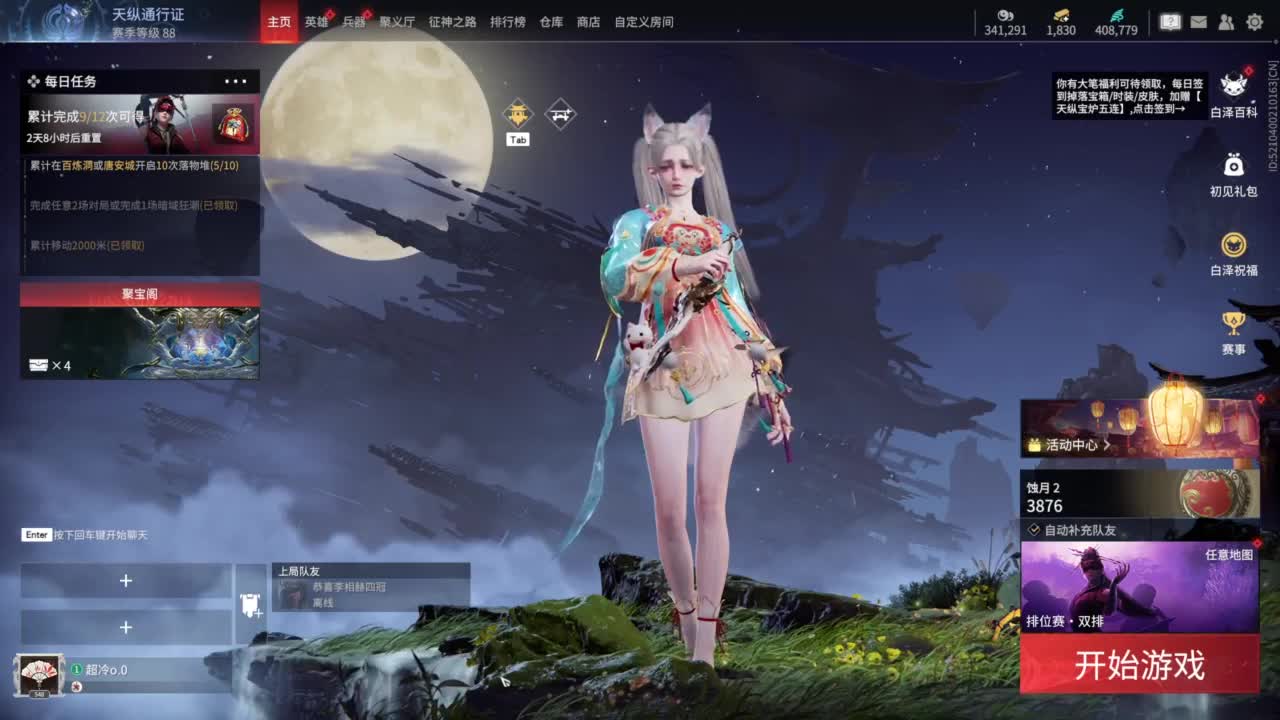Open the help guidebook icon
This screenshot has height=720, width=1280.
coord(1170,21)
